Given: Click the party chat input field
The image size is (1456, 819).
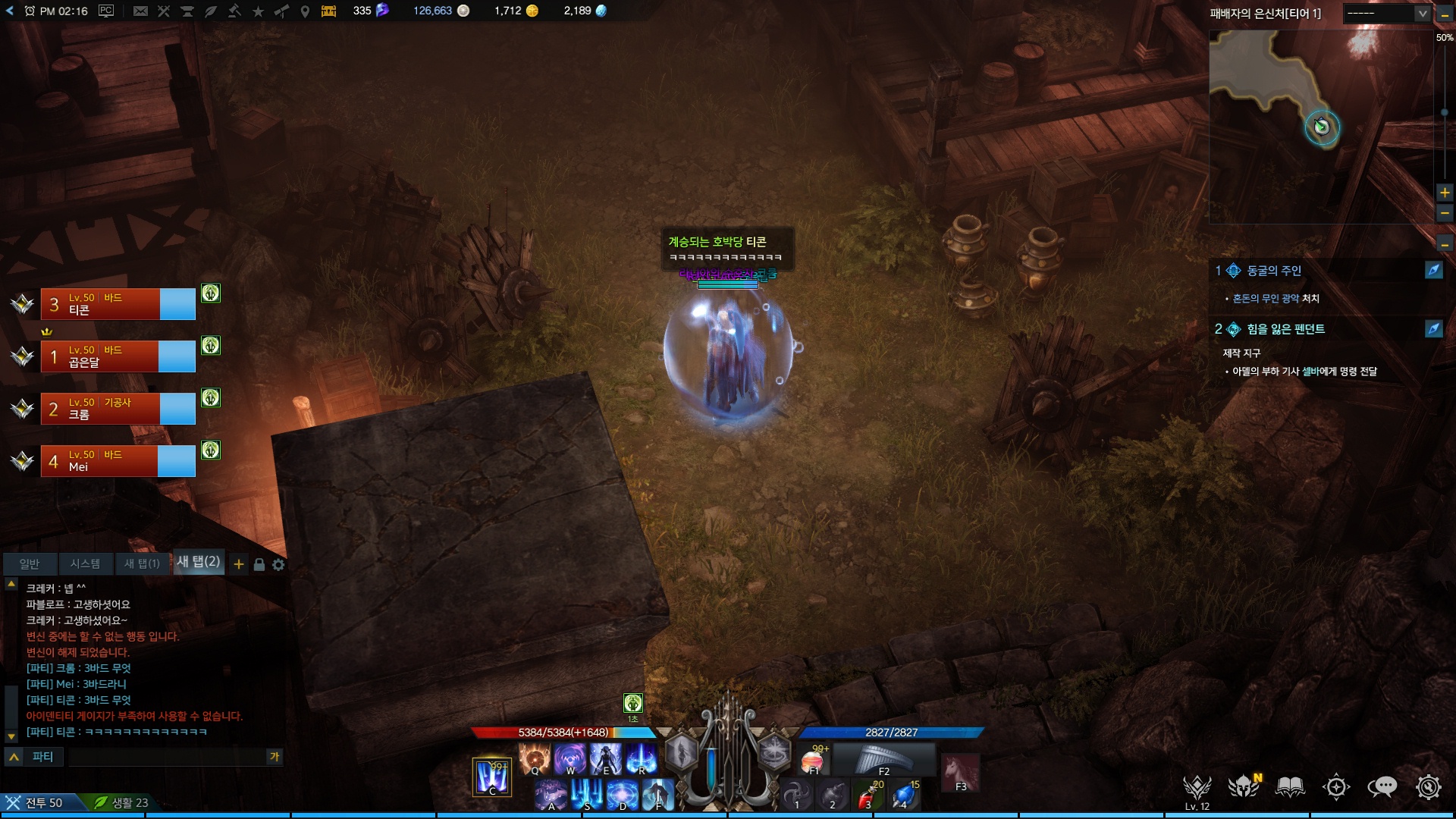Looking at the screenshot, I should pyautogui.click(x=167, y=757).
